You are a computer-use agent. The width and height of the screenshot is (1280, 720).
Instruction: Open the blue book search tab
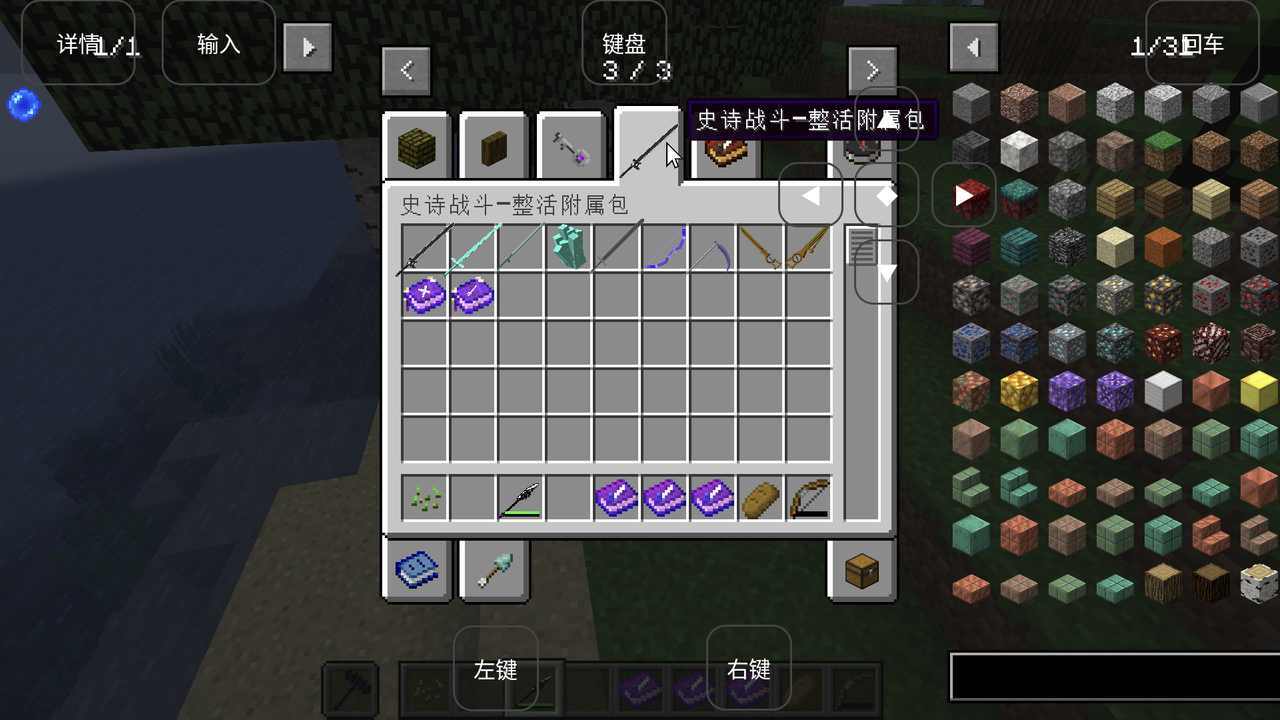pyautogui.click(x=417, y=570)
